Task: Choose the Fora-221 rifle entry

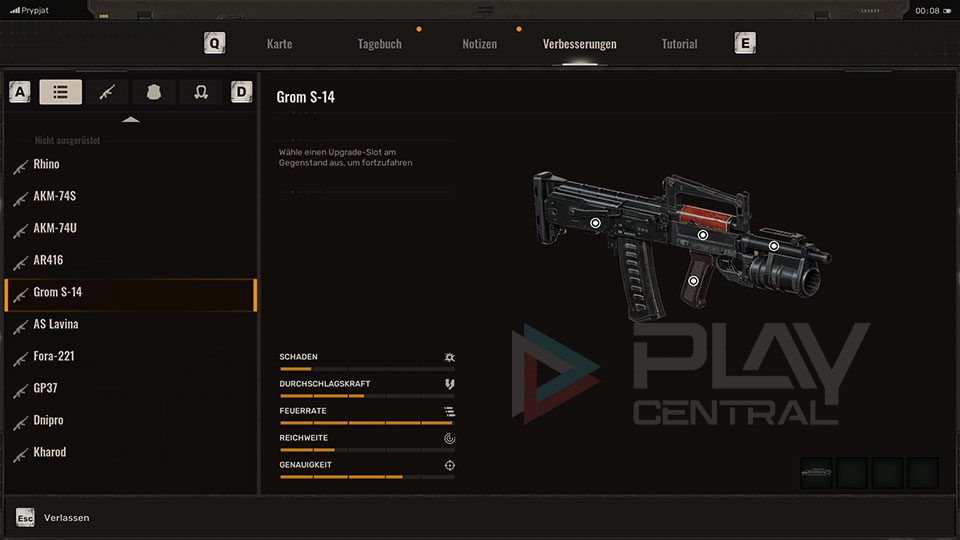Action: coord(54,356)
